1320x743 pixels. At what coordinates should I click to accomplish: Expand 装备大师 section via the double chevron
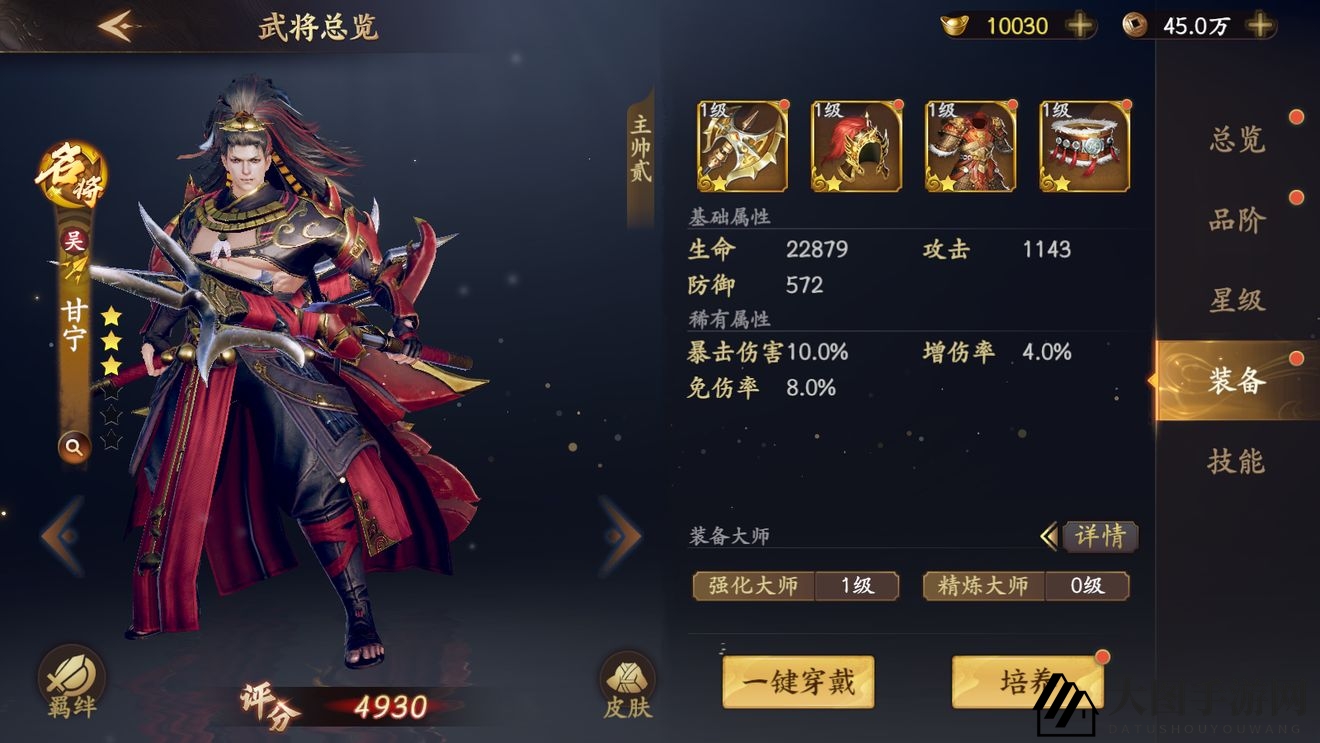[1049, 537]
